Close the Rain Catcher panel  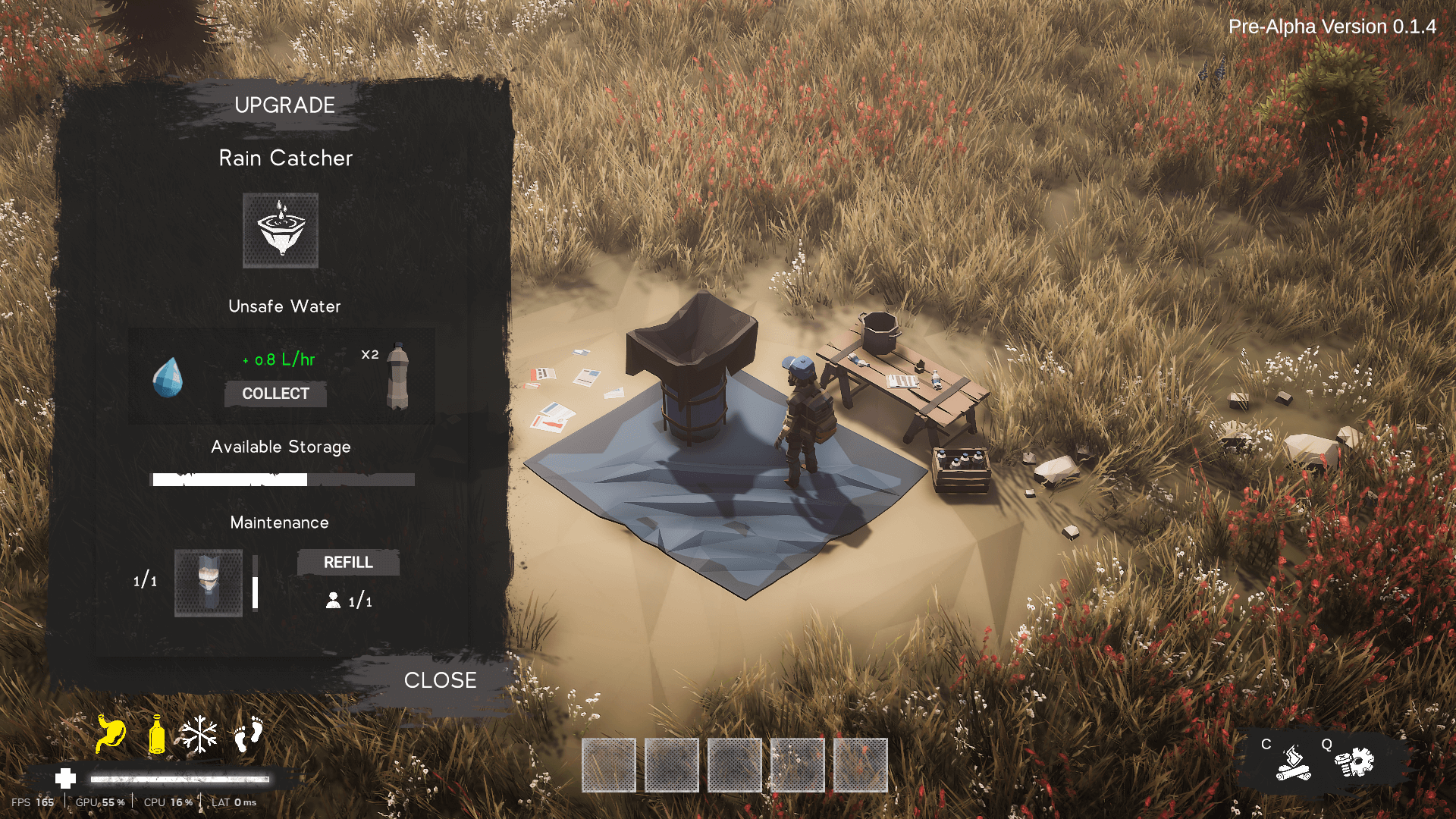440,680
